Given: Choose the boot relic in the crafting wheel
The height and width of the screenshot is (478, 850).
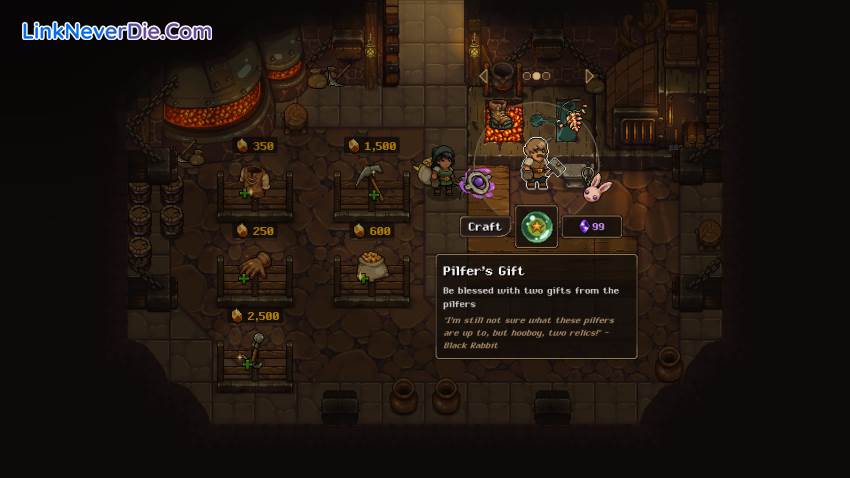Looking at the screenshot, I should (x=502, y=117).
